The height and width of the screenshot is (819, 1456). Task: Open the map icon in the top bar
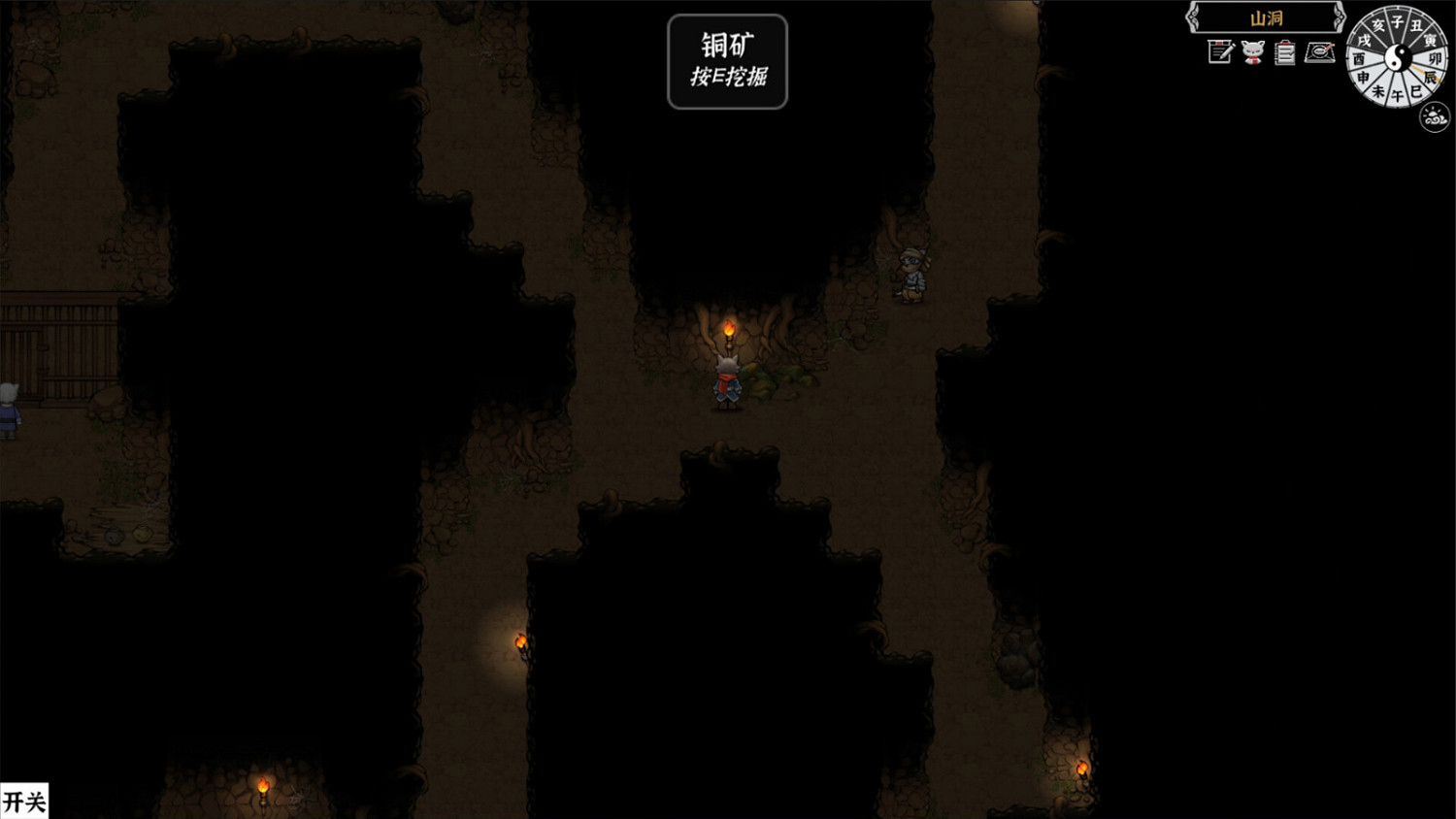1321,54
